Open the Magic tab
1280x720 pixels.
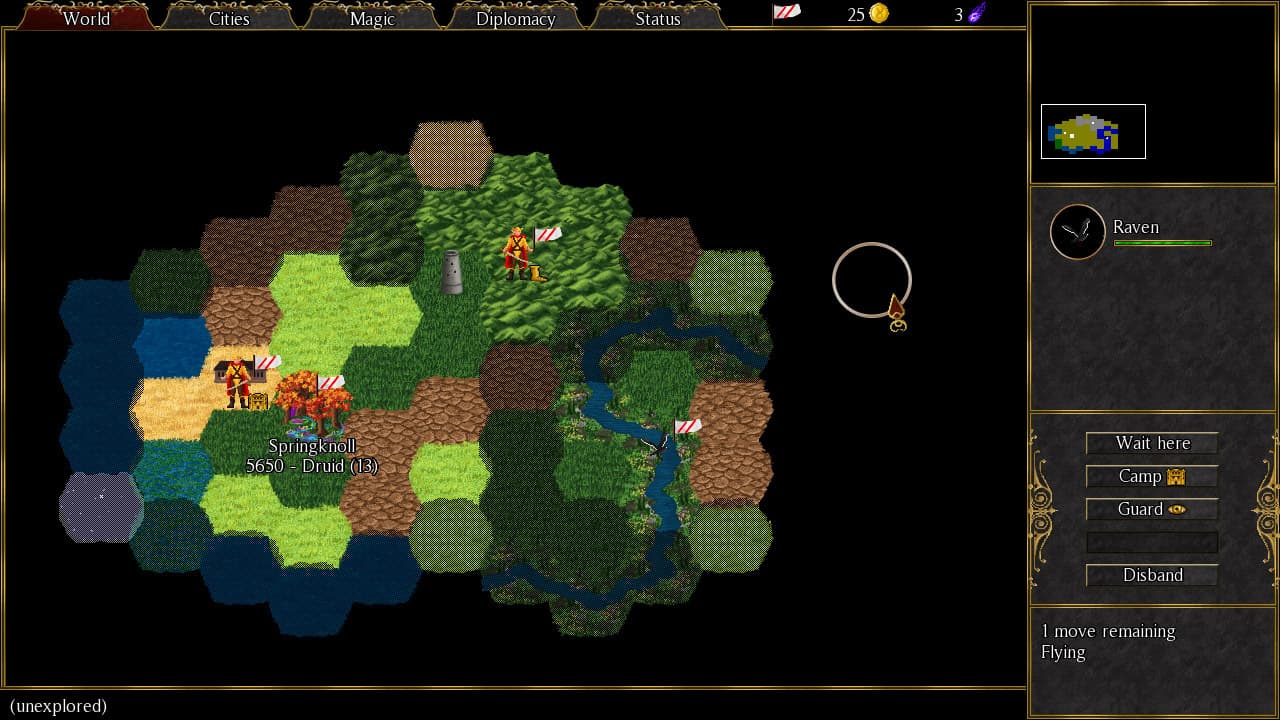tap(371, 18)
